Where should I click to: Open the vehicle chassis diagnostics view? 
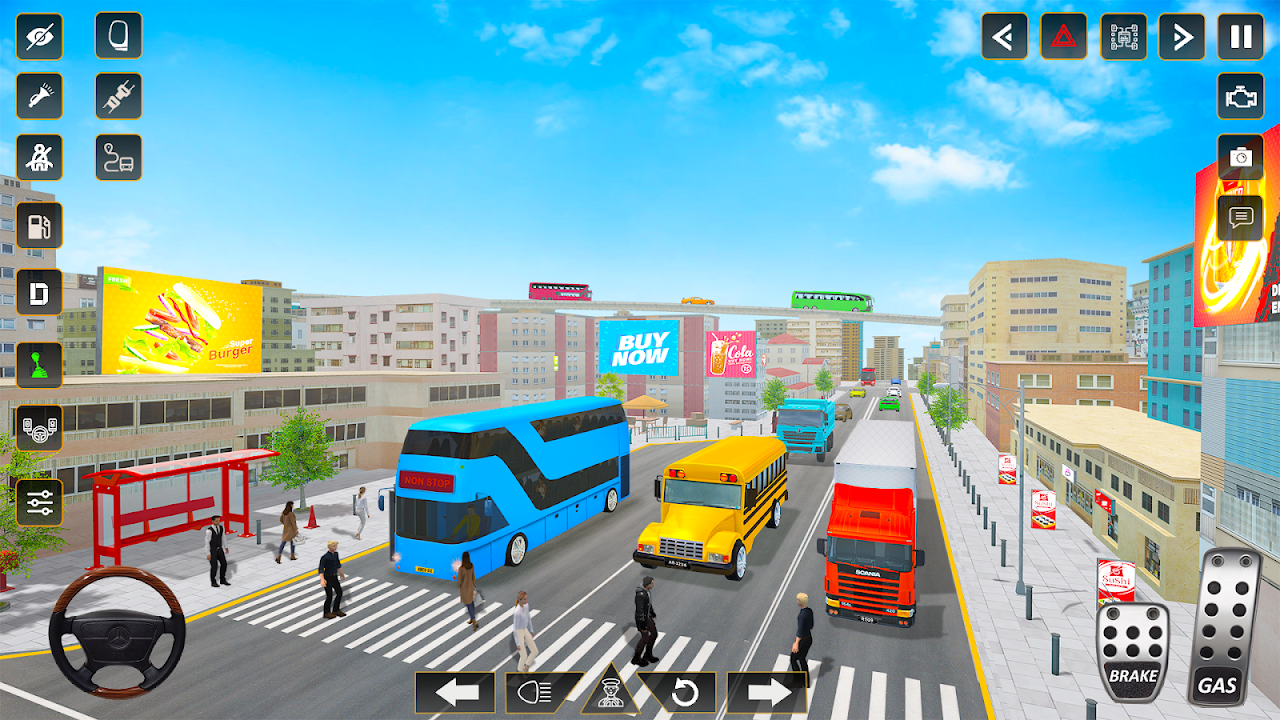pyautogui.click(x=1123, y=37)
